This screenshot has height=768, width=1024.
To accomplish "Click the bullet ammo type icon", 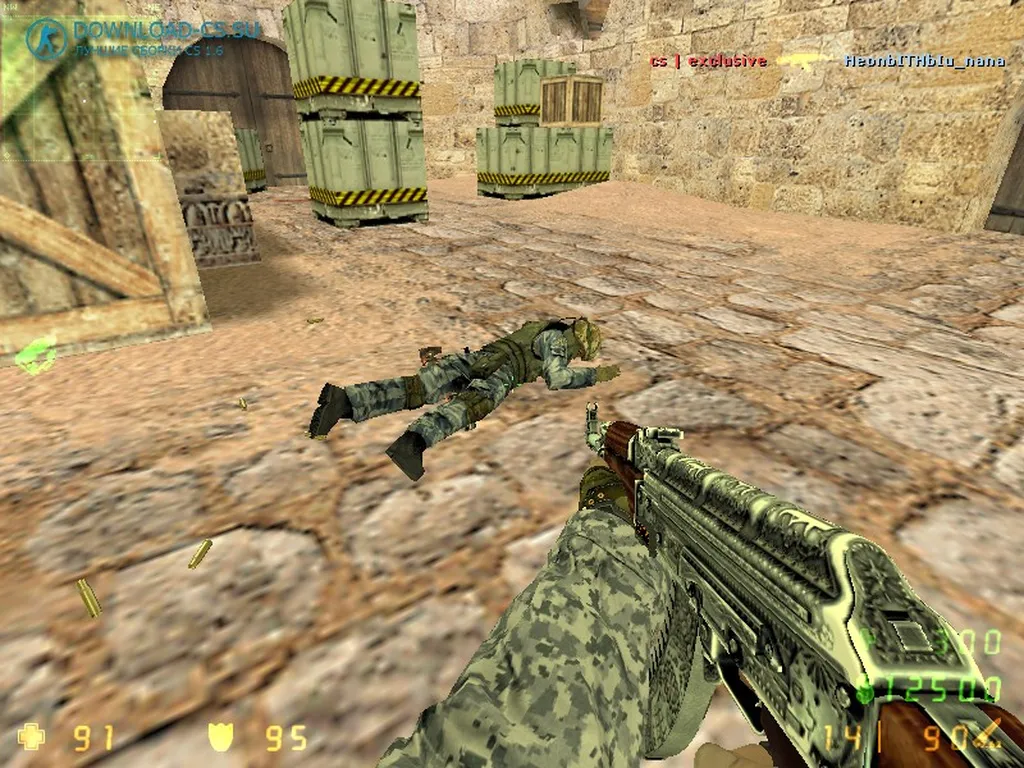I will point(989,735).
